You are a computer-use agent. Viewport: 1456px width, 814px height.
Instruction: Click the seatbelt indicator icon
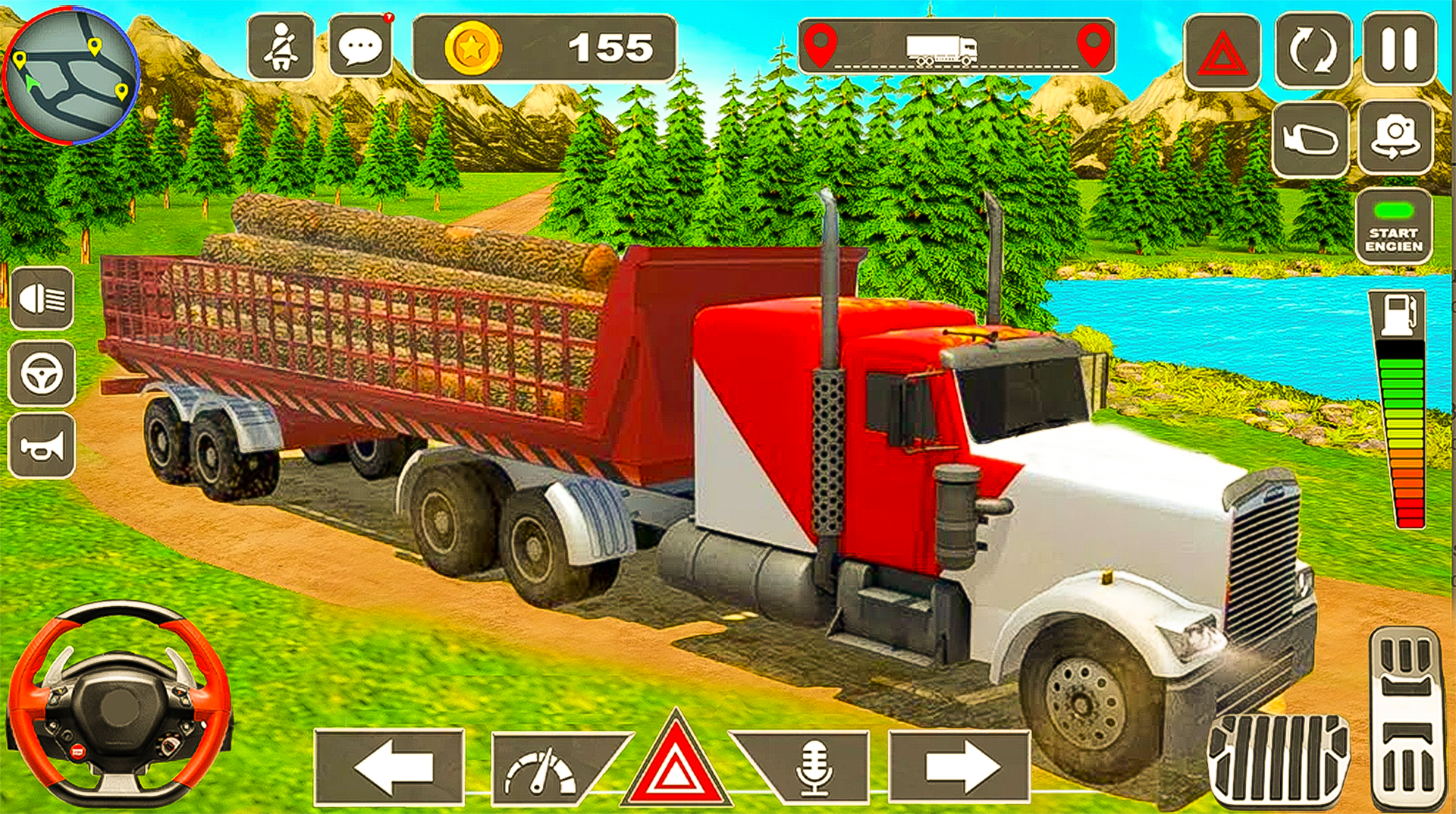coord(281,47)
